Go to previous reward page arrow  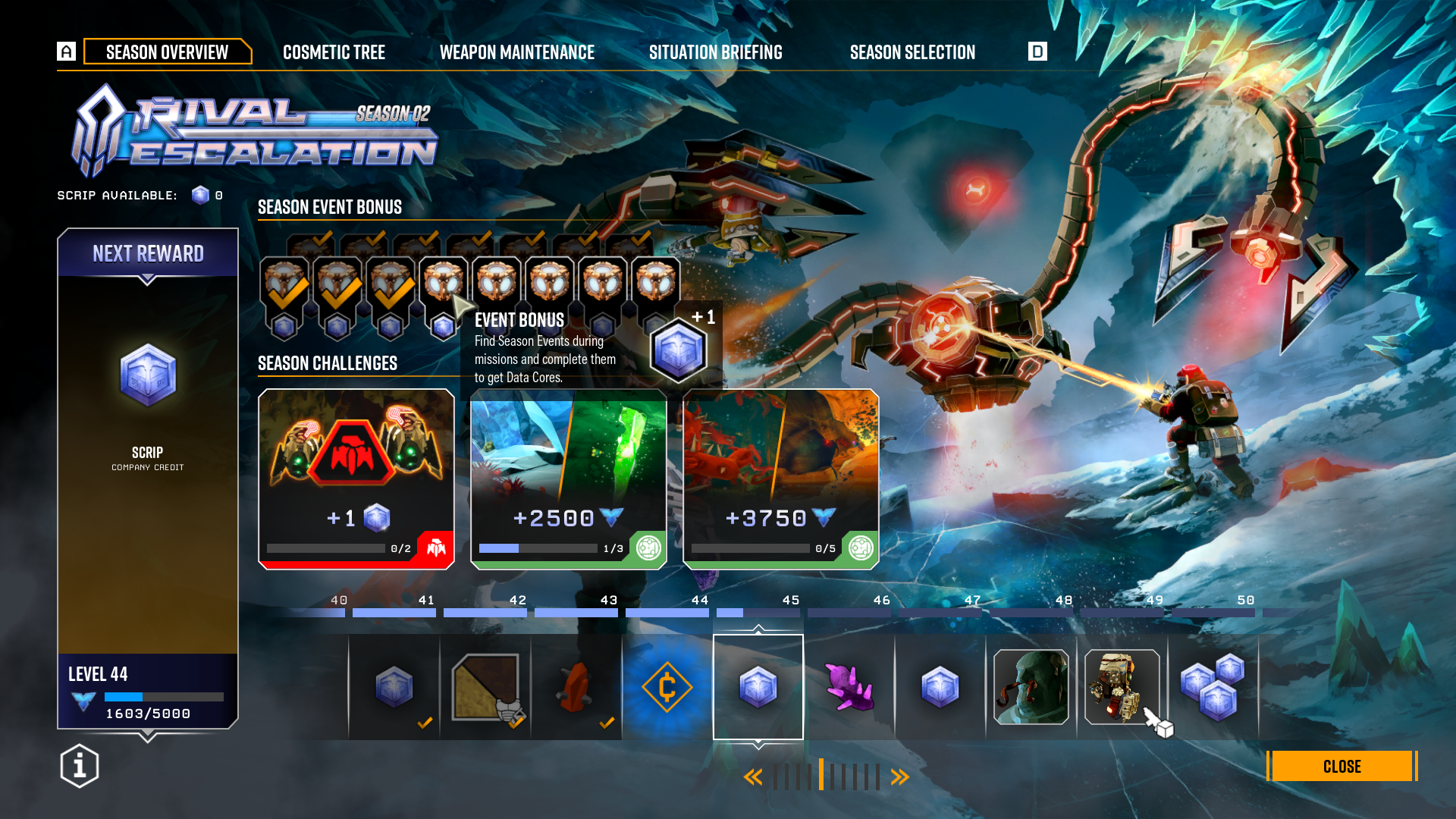752,777
